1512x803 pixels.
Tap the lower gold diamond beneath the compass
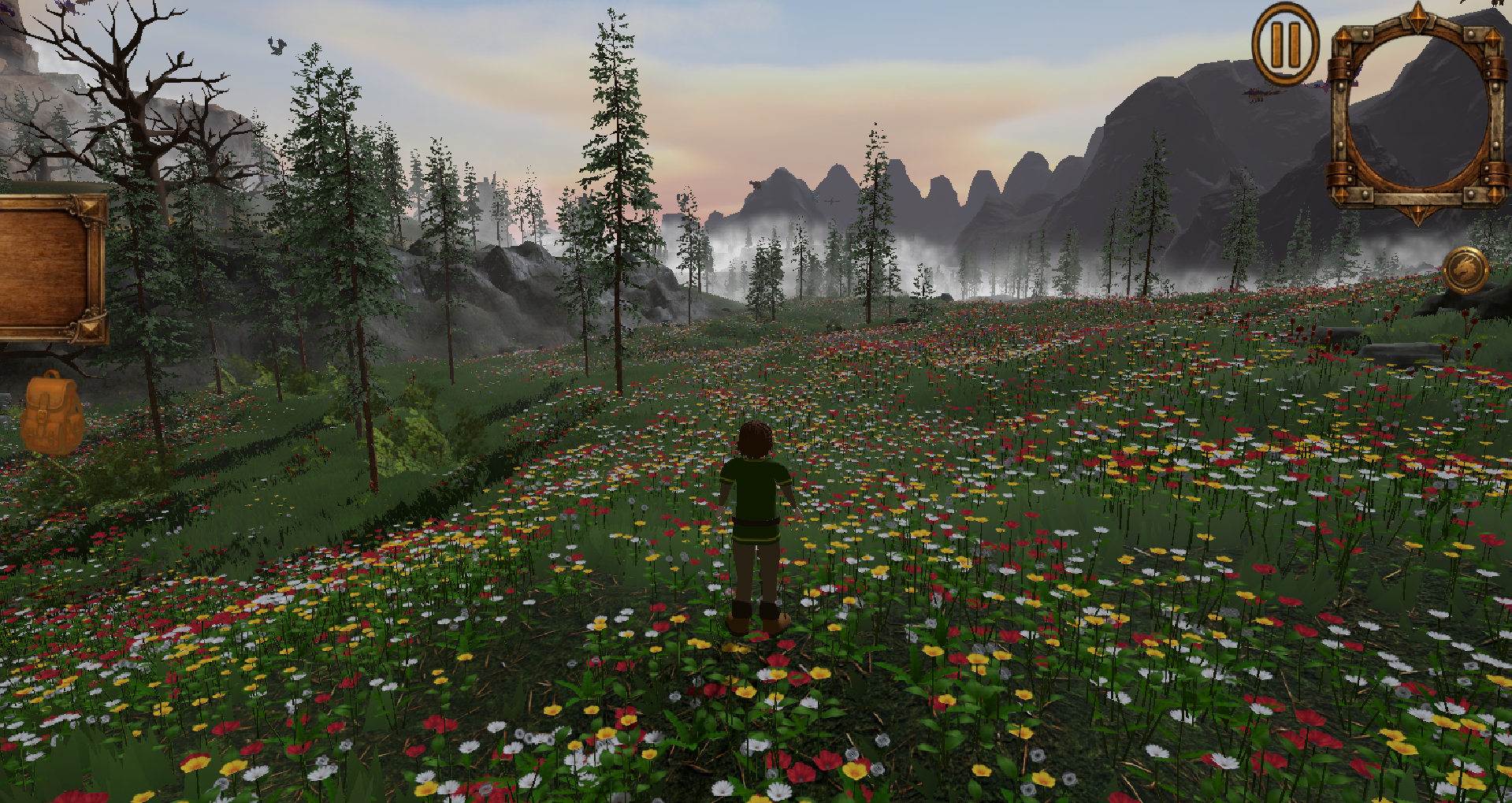click(x=1417, y=215)
